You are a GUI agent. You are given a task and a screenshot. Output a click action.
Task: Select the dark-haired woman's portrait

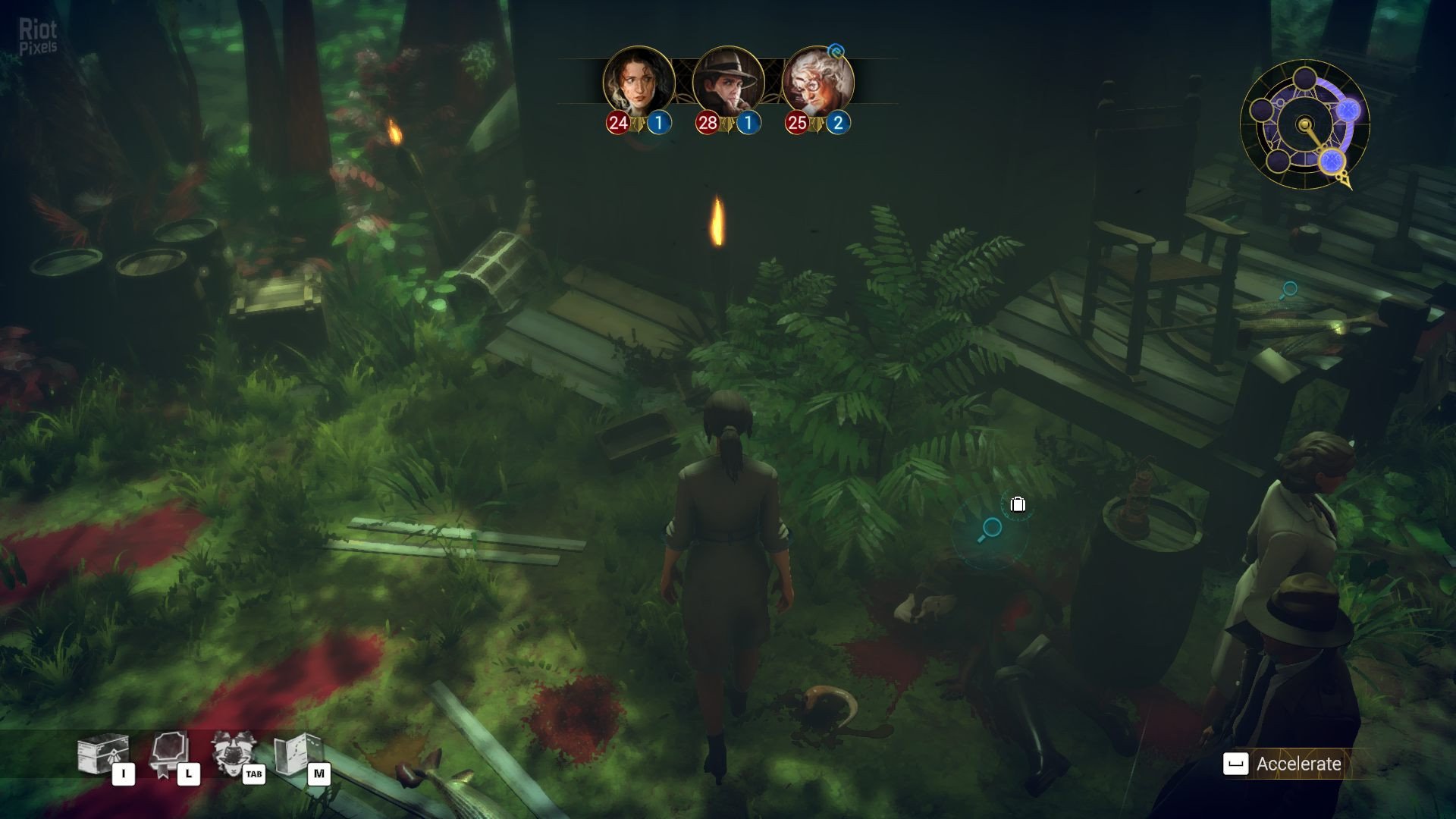pyautogui.click(x=639, y=81)
